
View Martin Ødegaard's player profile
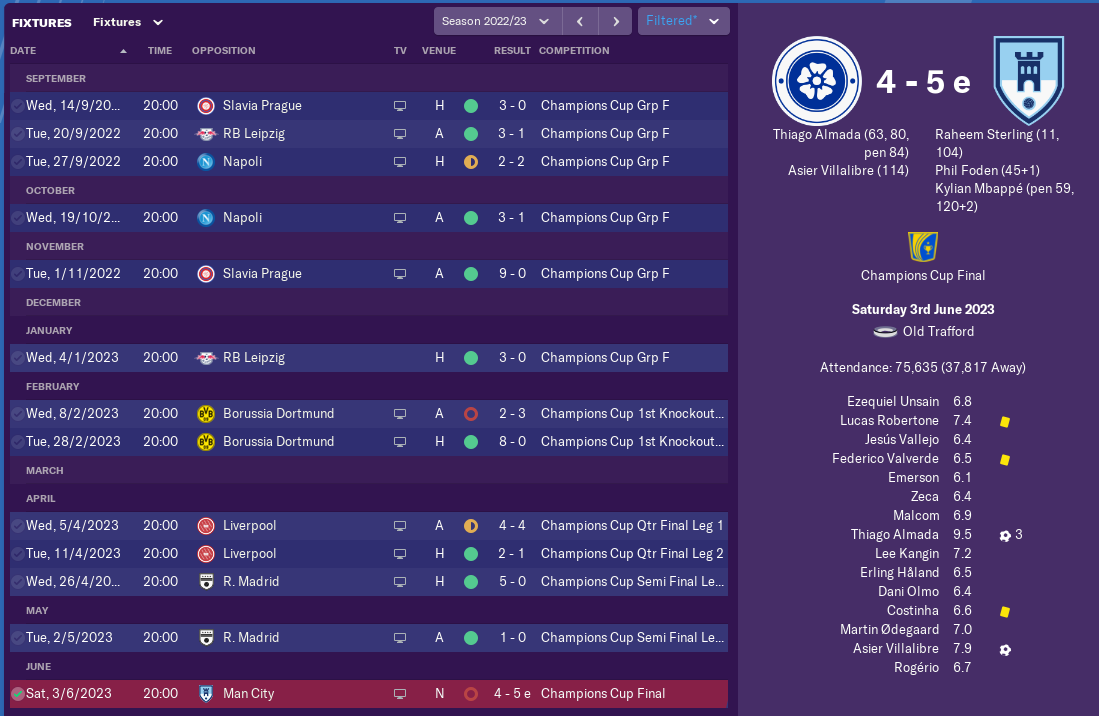tap(890, 630)
